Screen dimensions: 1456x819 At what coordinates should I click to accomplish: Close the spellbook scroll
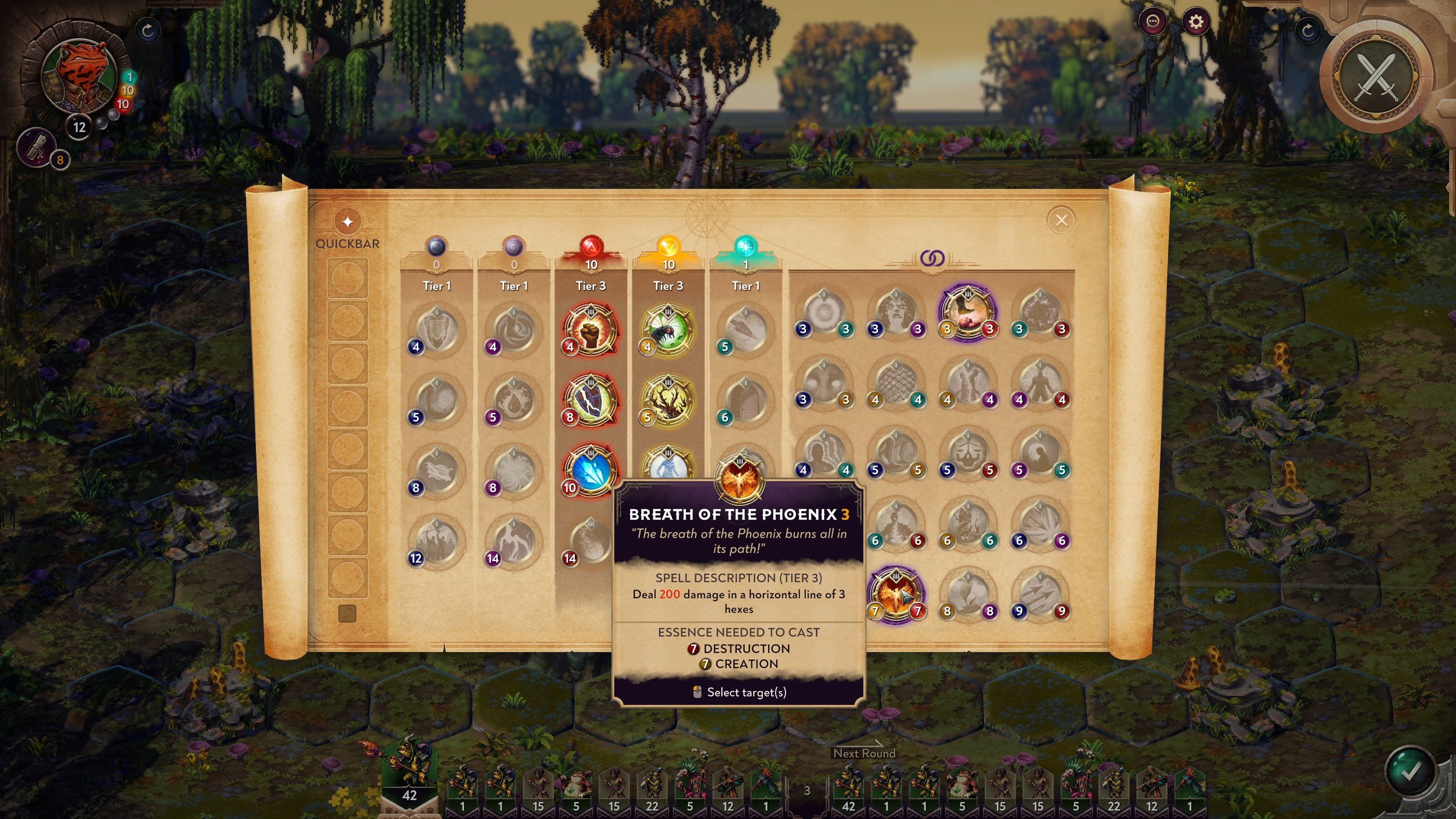coord(1061,220)
